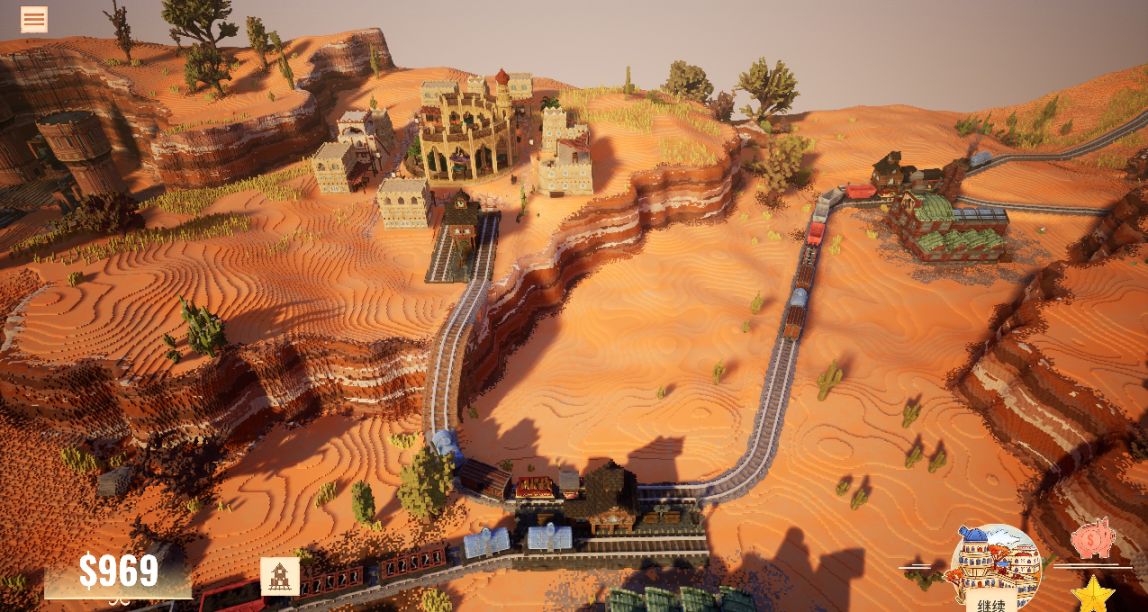This screenshot has height=612, width=1148.
Task: Click the train station build icon
Action: 280,576
